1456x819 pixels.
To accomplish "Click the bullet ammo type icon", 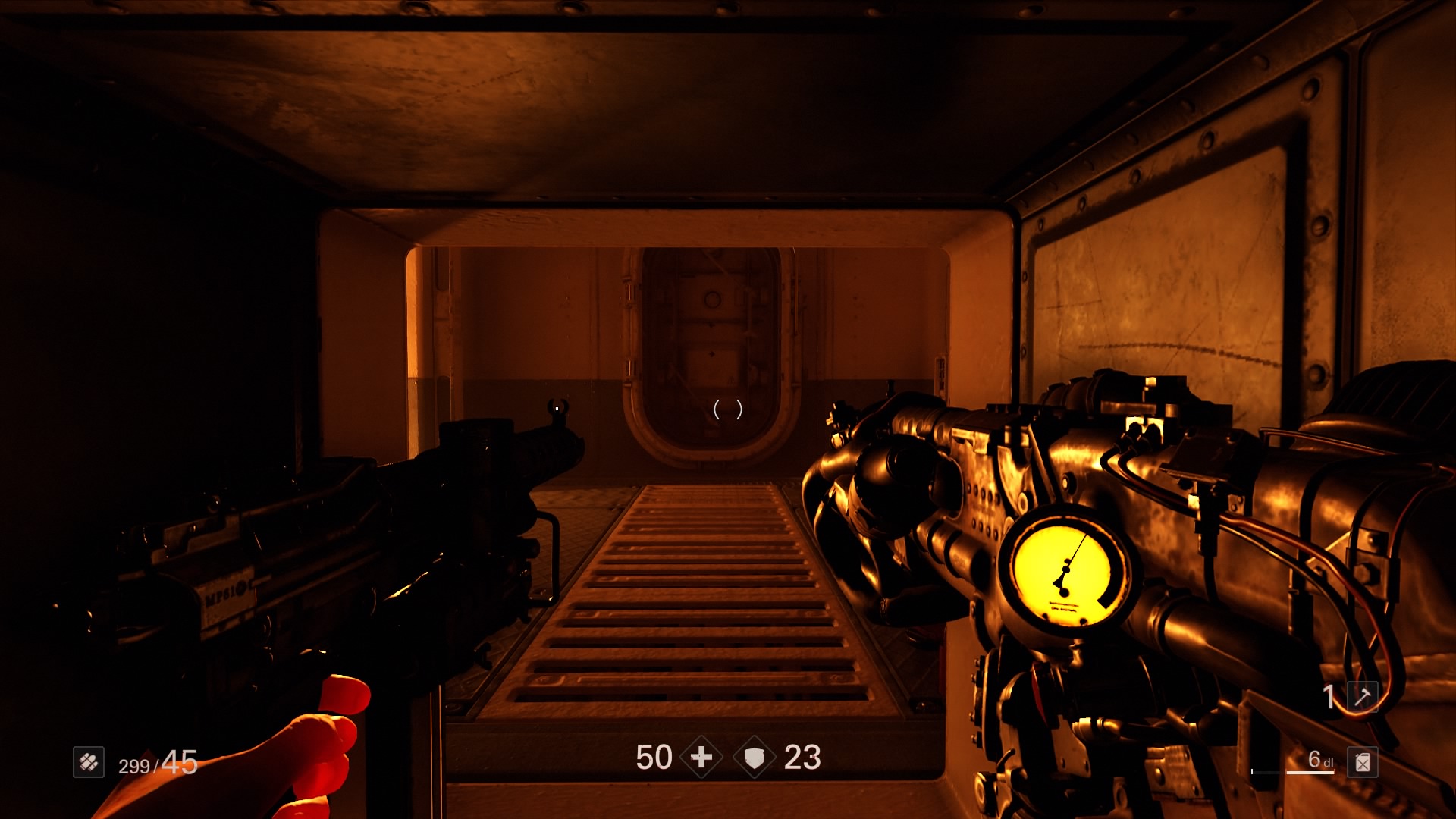I will pyautogui.click(x=89, y=761).
